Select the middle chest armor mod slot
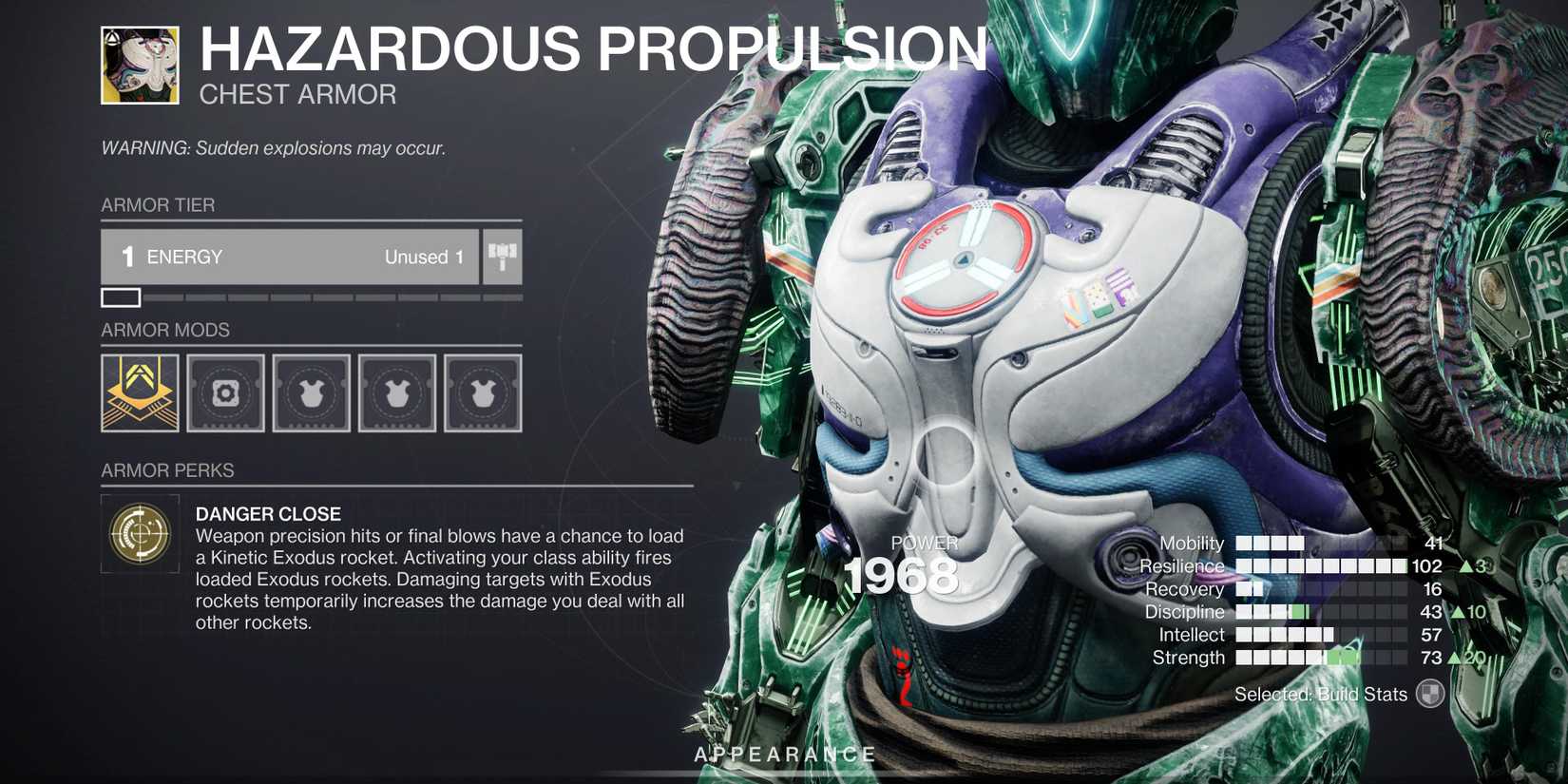1568x784 pixels. point(396,393)
